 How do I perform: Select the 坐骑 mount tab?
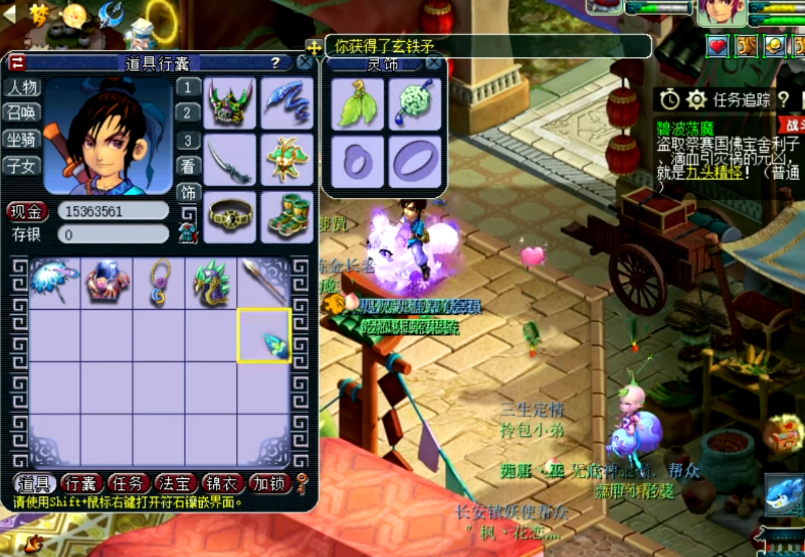pos(22,139)
